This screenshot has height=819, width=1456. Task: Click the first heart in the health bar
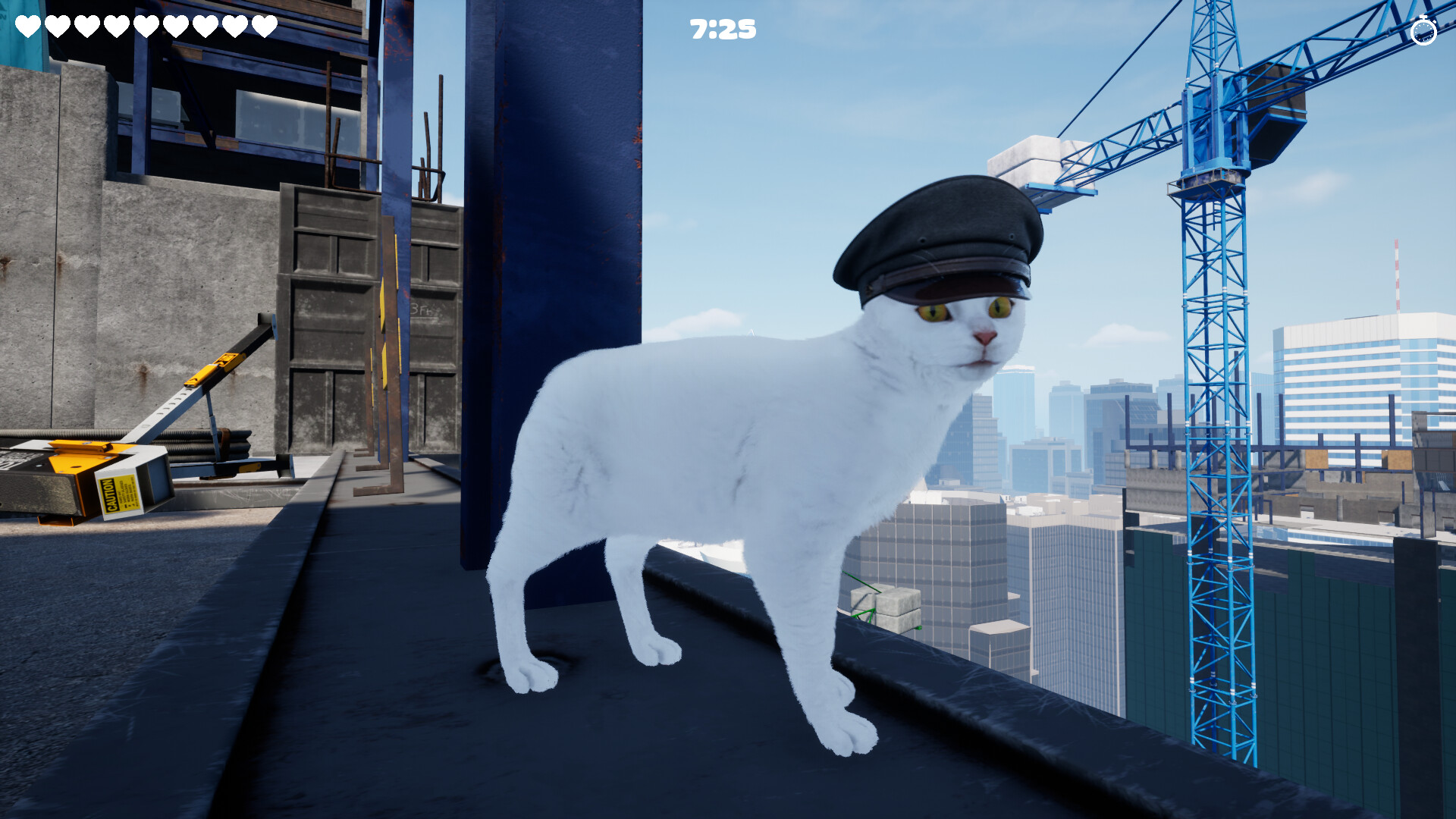(27, 26)
